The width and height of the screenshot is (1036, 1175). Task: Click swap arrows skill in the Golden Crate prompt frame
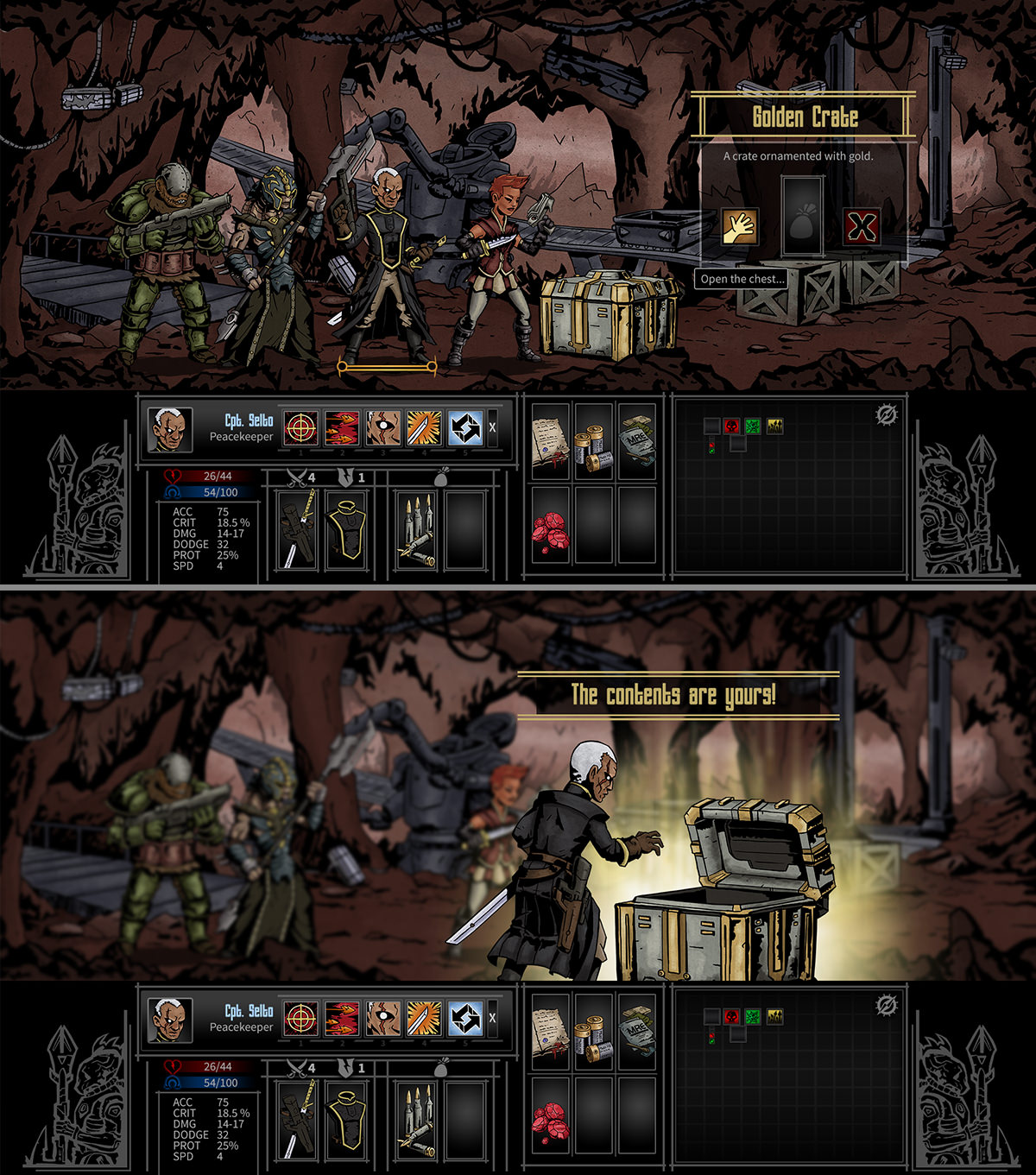[x=466, y=428]
